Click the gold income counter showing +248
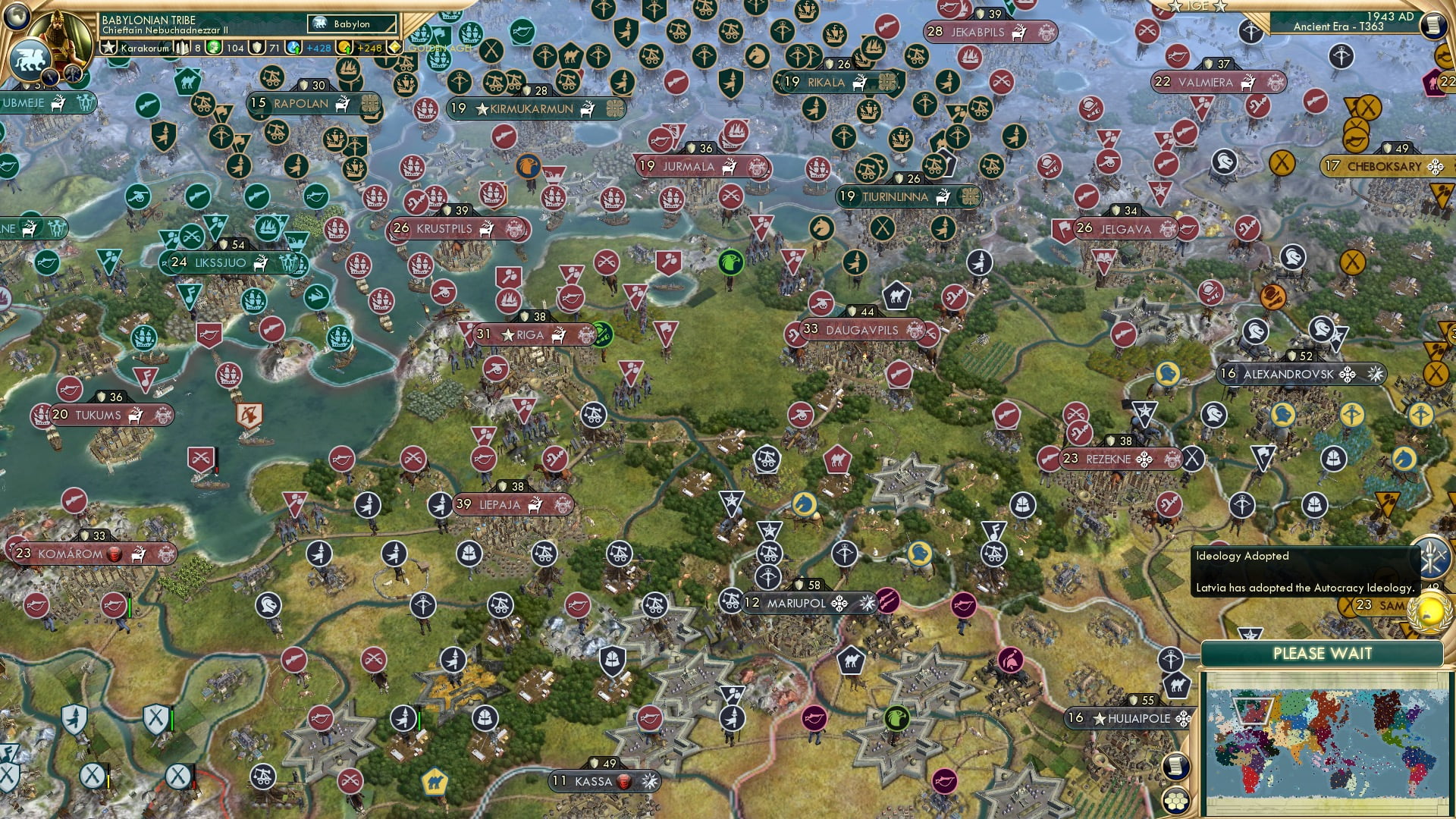1456x819 pixels. (356, 48)
